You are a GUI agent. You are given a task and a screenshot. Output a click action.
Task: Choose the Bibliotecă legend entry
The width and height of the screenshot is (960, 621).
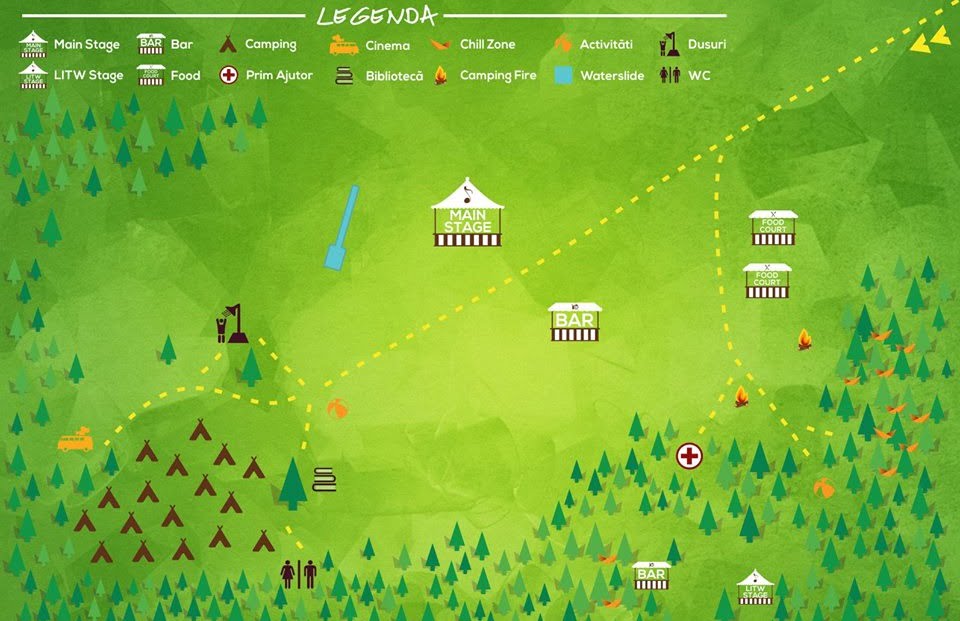378,75
